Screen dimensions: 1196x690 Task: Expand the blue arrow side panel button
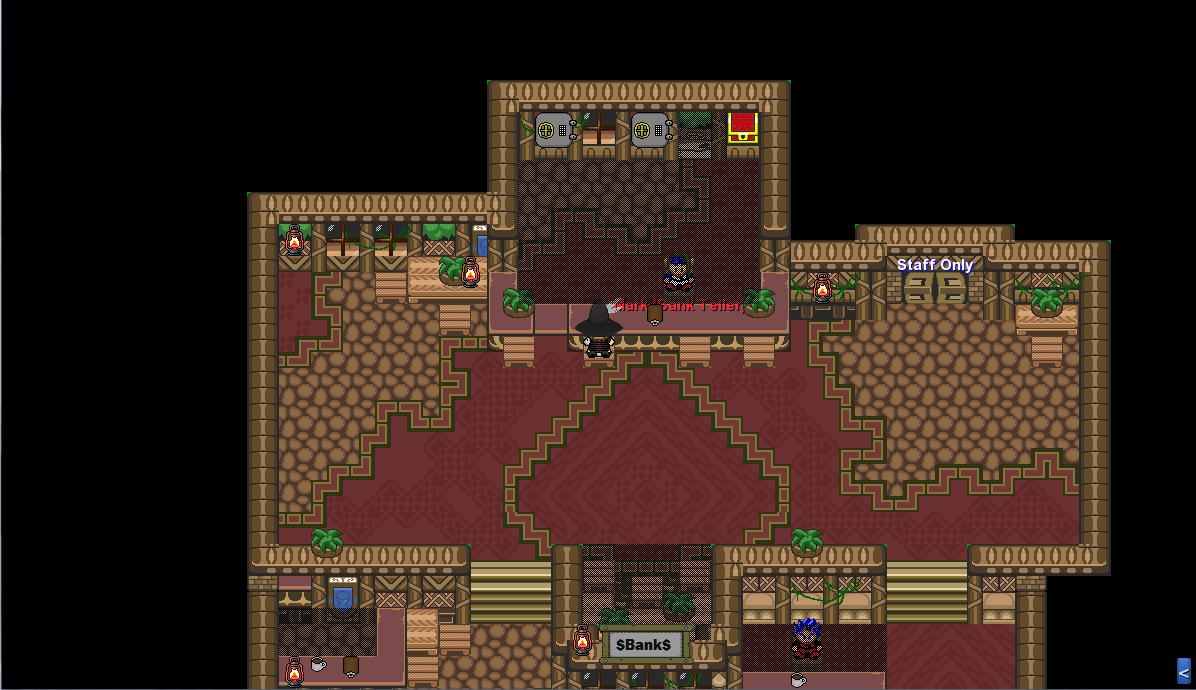pyautogui.click(x=1183, y=671)
